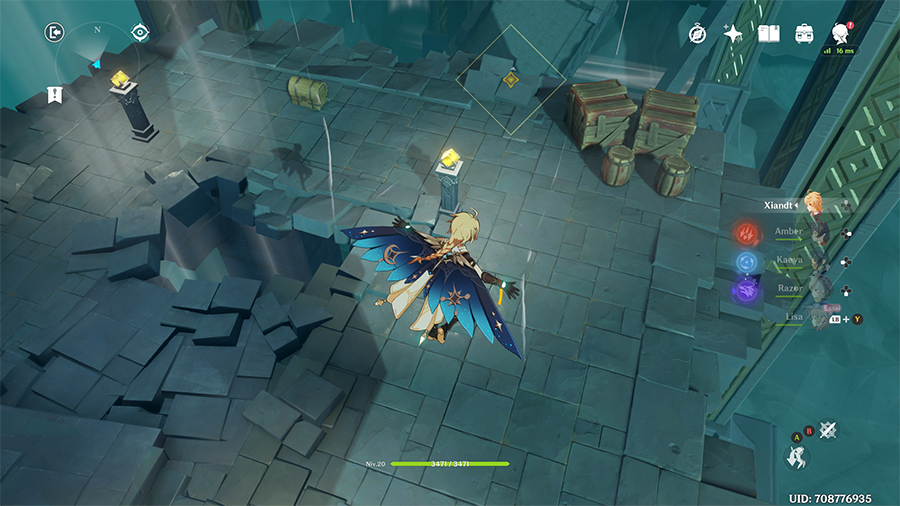Open the quest banner icon

pos(54,95)
